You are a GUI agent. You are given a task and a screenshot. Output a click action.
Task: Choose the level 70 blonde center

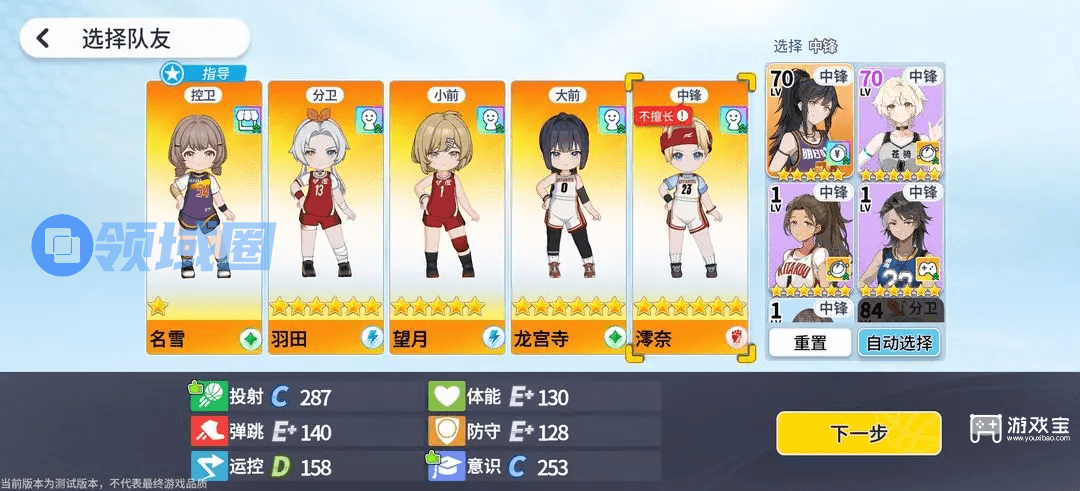tap(900, 122)
